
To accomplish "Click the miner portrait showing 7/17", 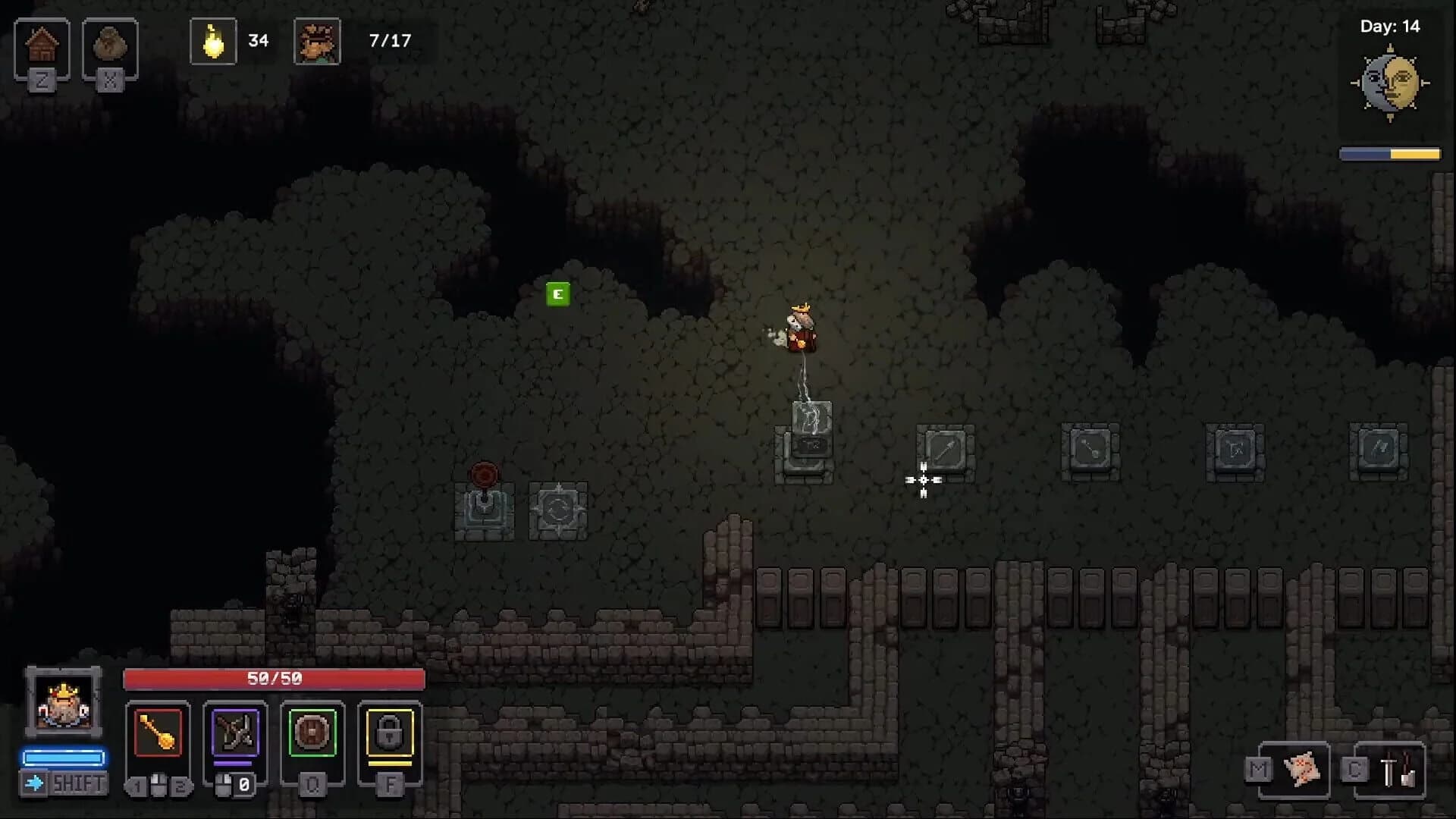I will click(x=318, y=42).
